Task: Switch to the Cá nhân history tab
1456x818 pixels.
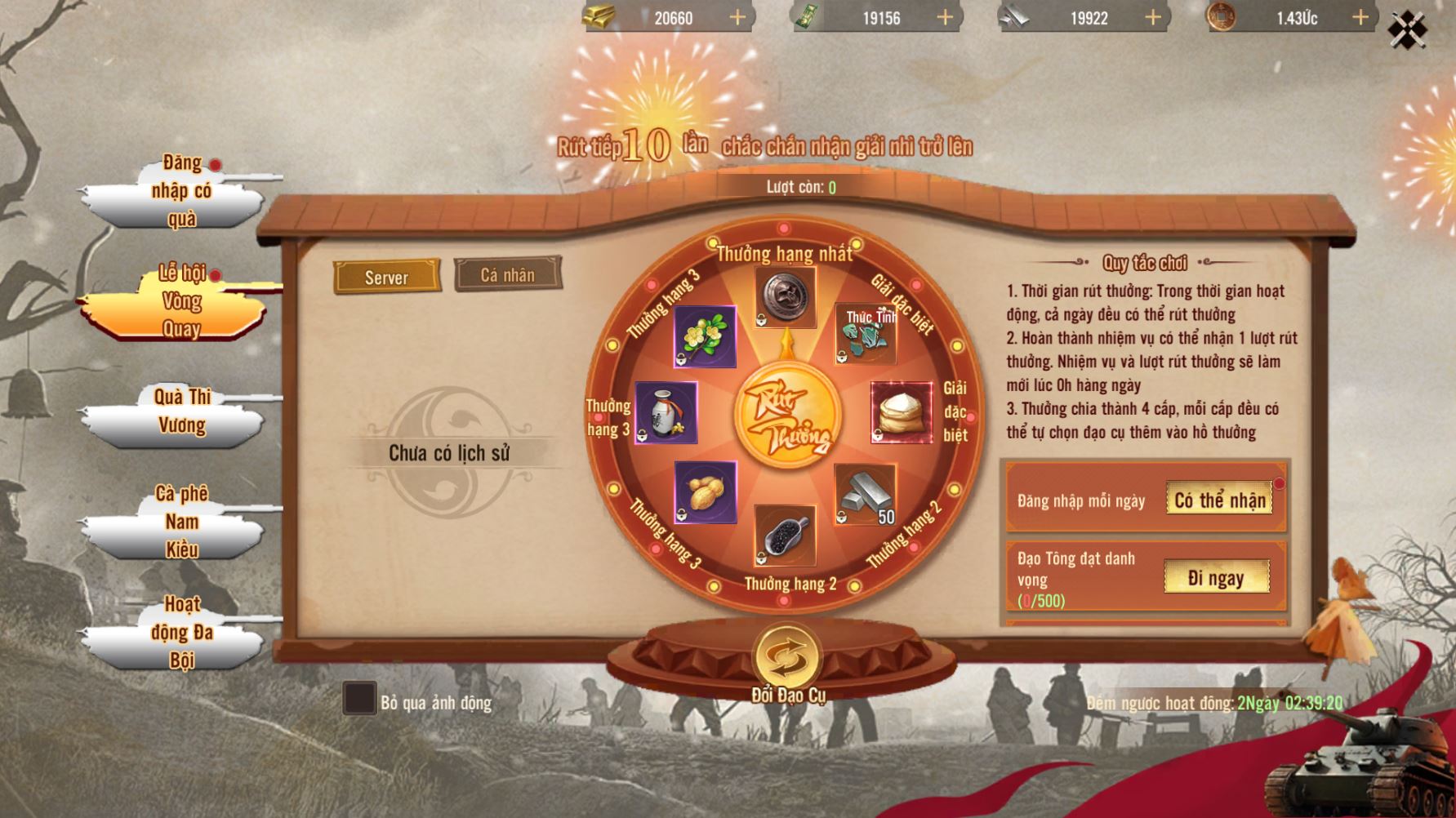Action: click(507, 275)
